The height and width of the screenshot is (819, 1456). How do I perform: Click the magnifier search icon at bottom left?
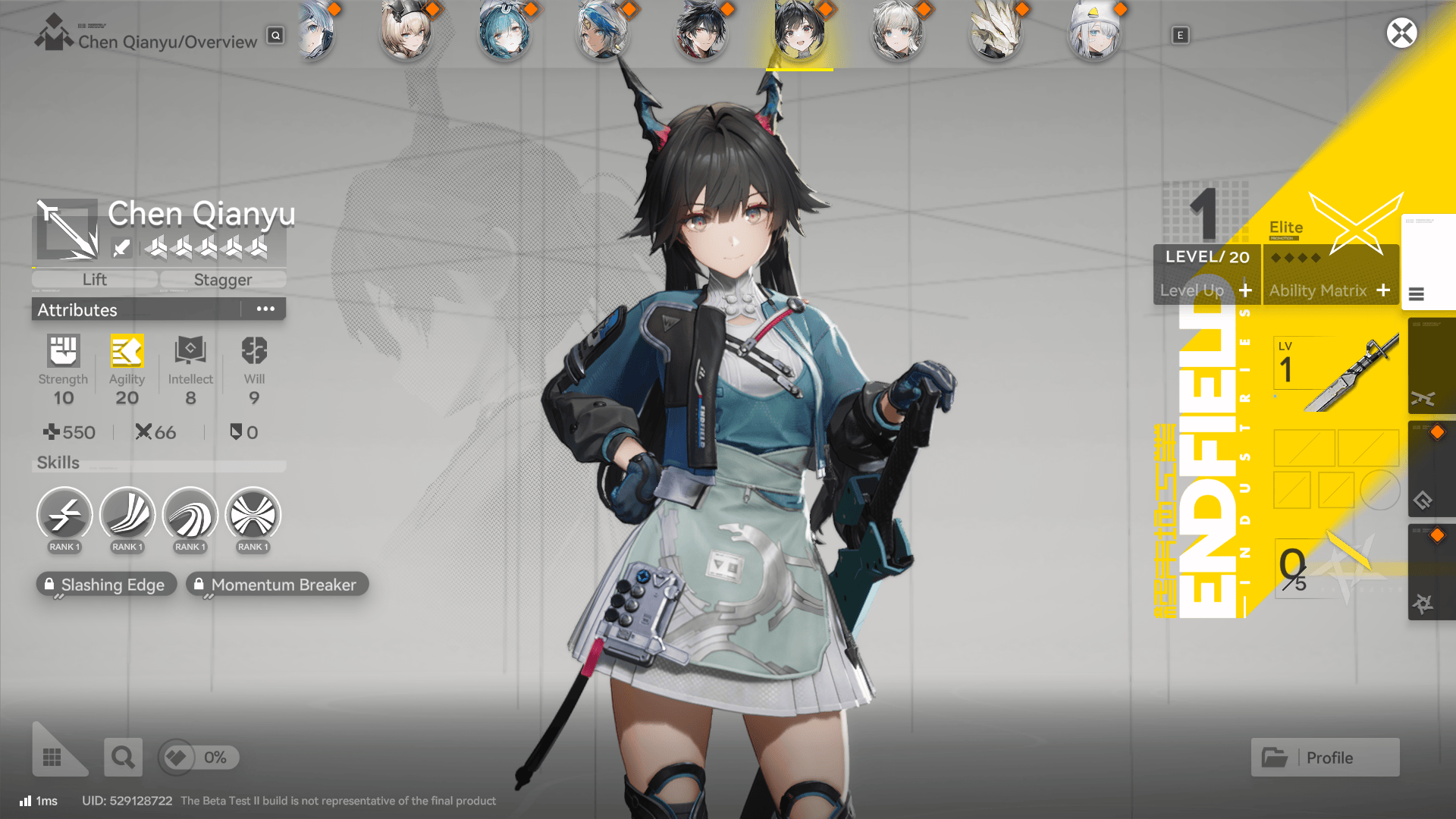123,757
